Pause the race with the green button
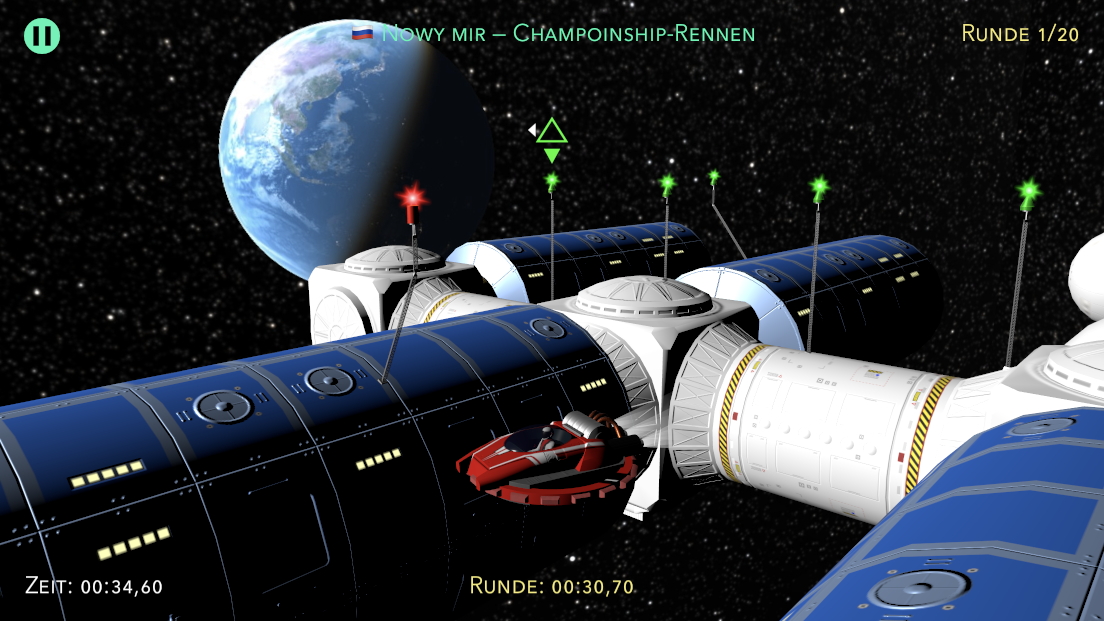1104x621 pixels. 42,36
